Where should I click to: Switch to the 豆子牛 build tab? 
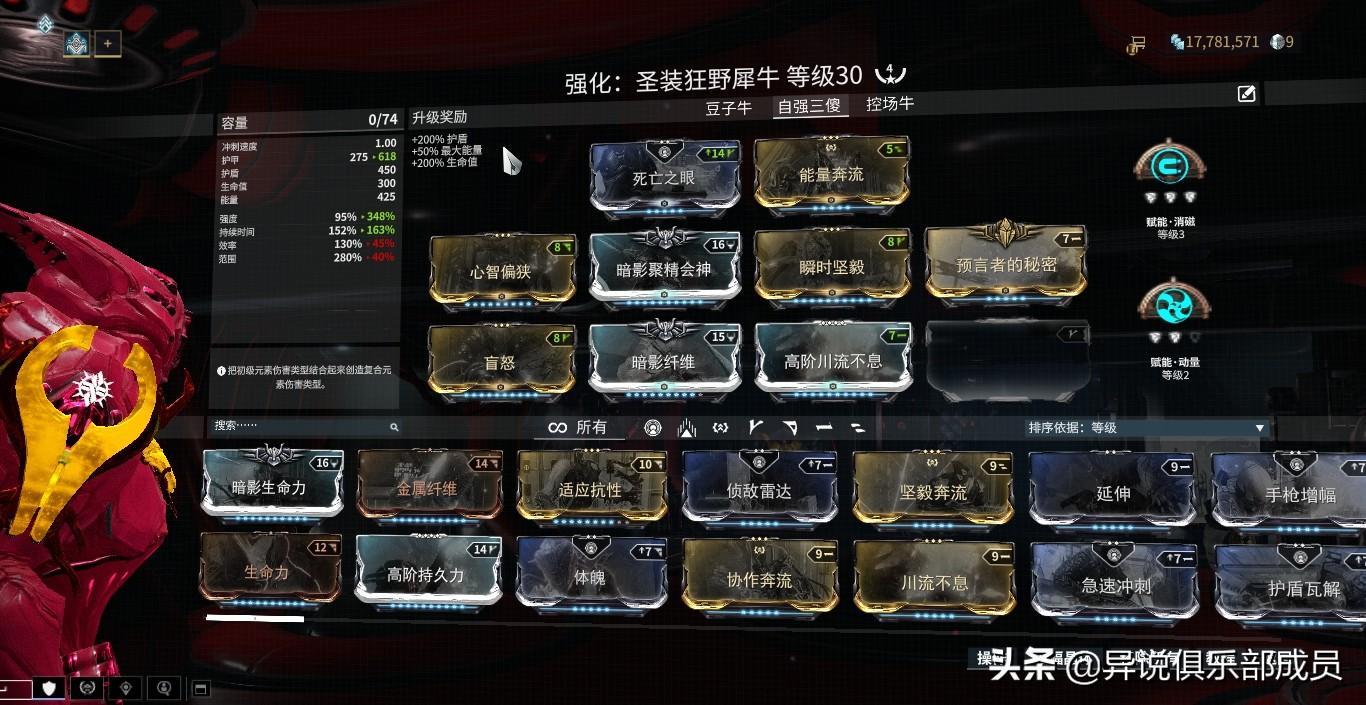pyautogui.click(x=728, y=108)
